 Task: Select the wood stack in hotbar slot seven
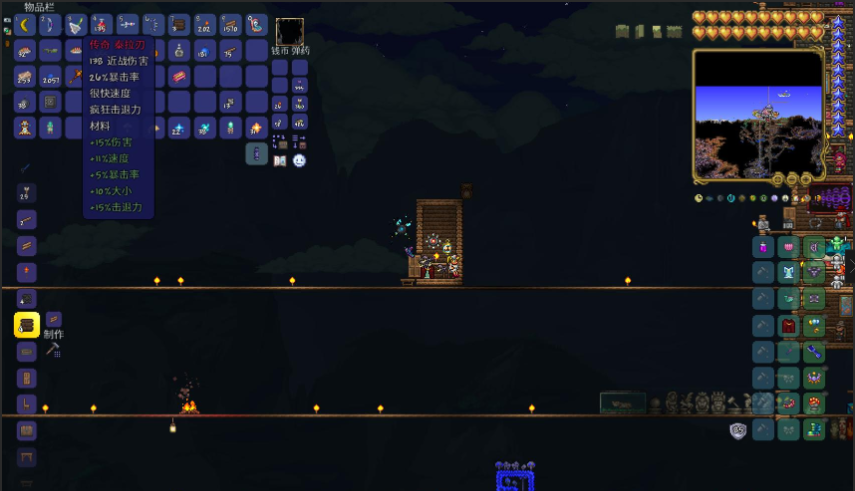click(x=180, y=24)
